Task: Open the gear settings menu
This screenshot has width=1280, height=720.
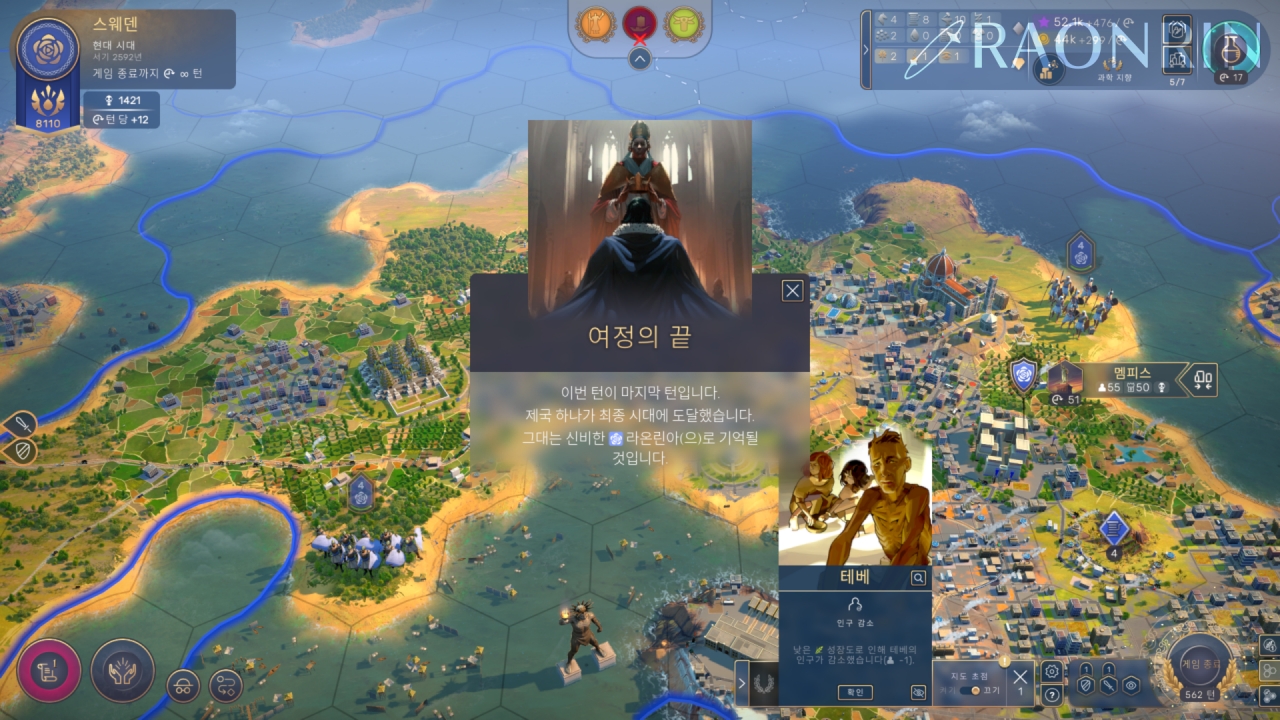Action: [x=1051, y=671]
